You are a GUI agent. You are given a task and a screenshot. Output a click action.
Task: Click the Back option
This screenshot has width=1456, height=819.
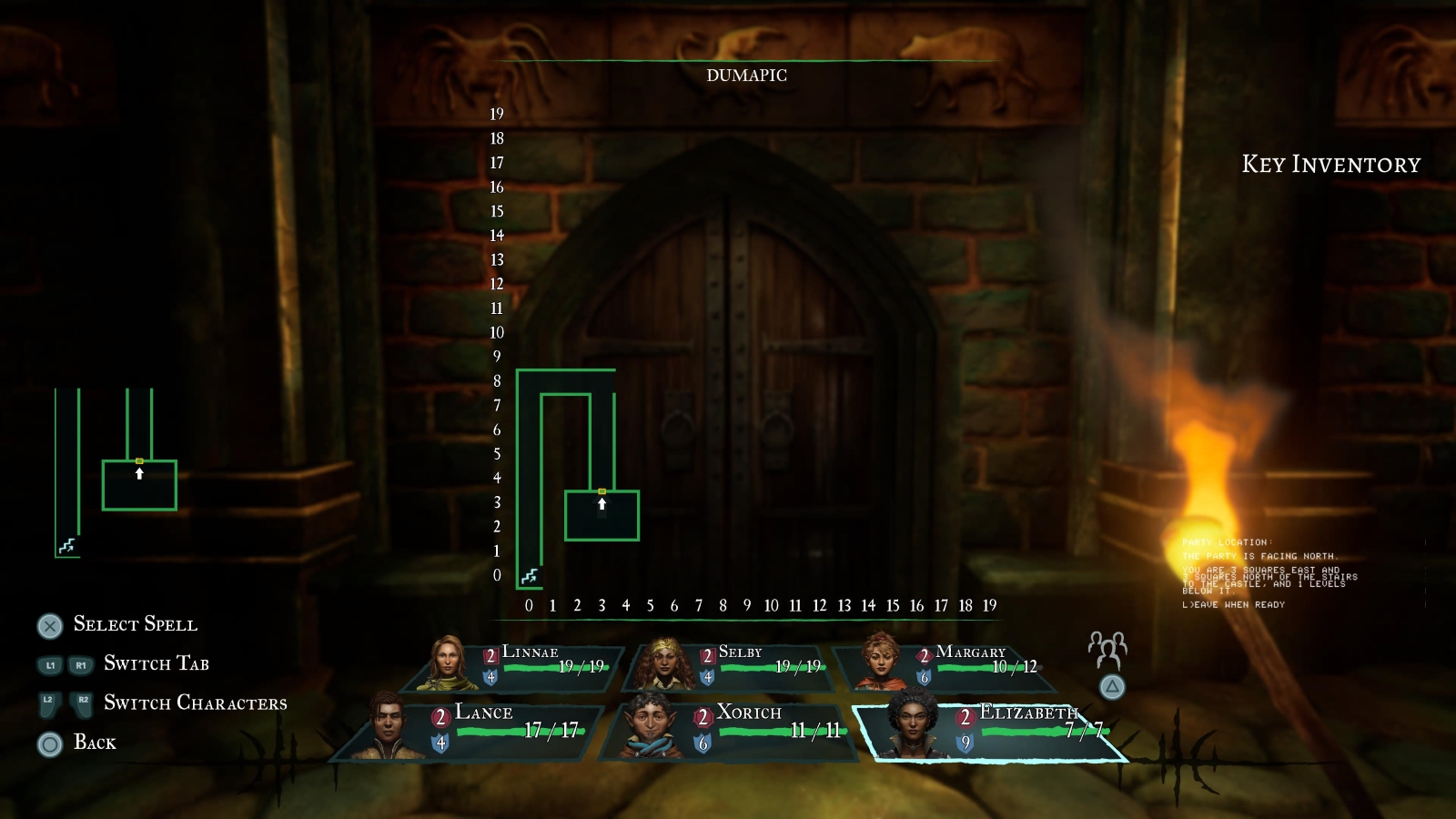95,743
